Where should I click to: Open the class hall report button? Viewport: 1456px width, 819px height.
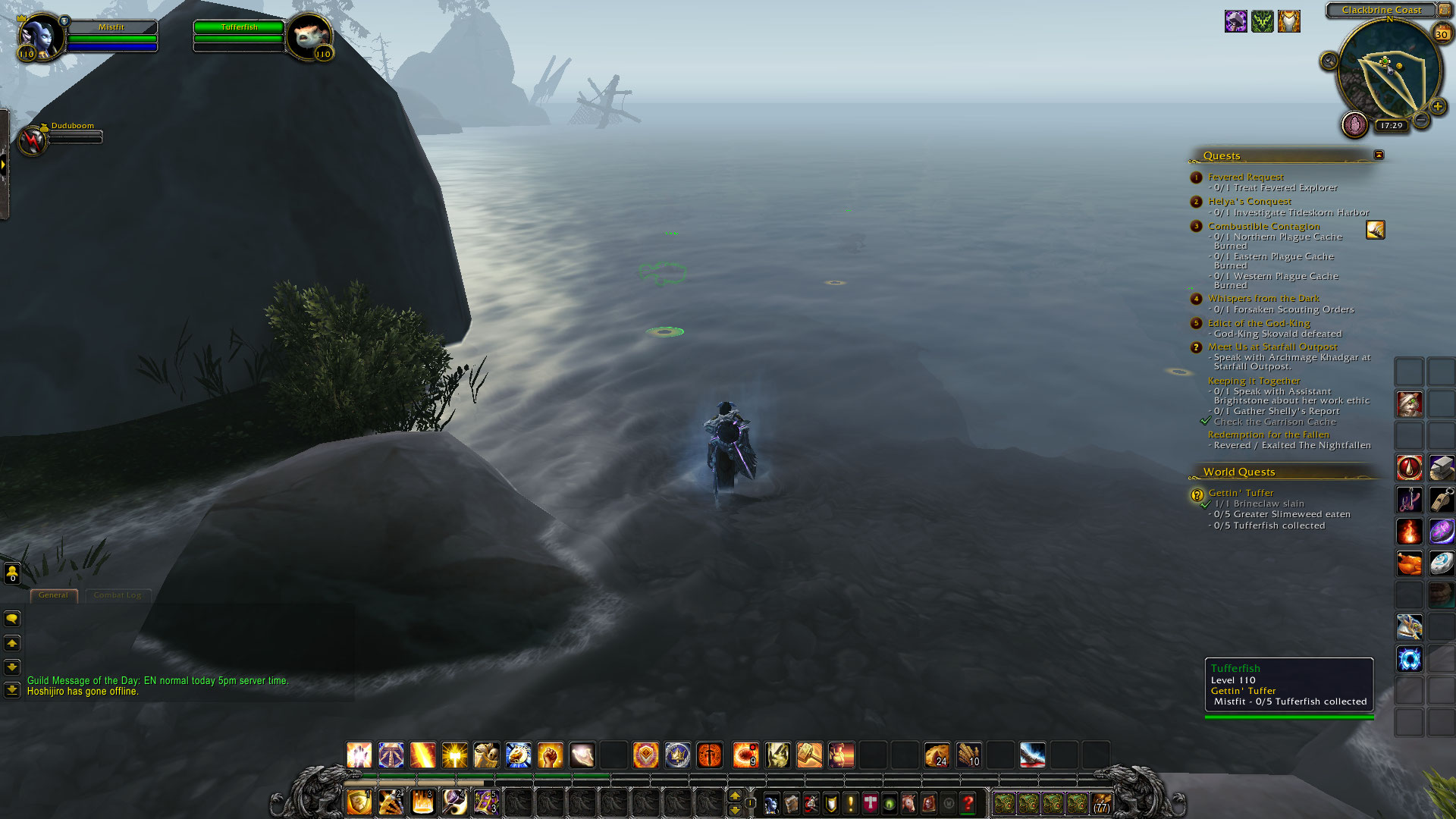[1354, 124]
